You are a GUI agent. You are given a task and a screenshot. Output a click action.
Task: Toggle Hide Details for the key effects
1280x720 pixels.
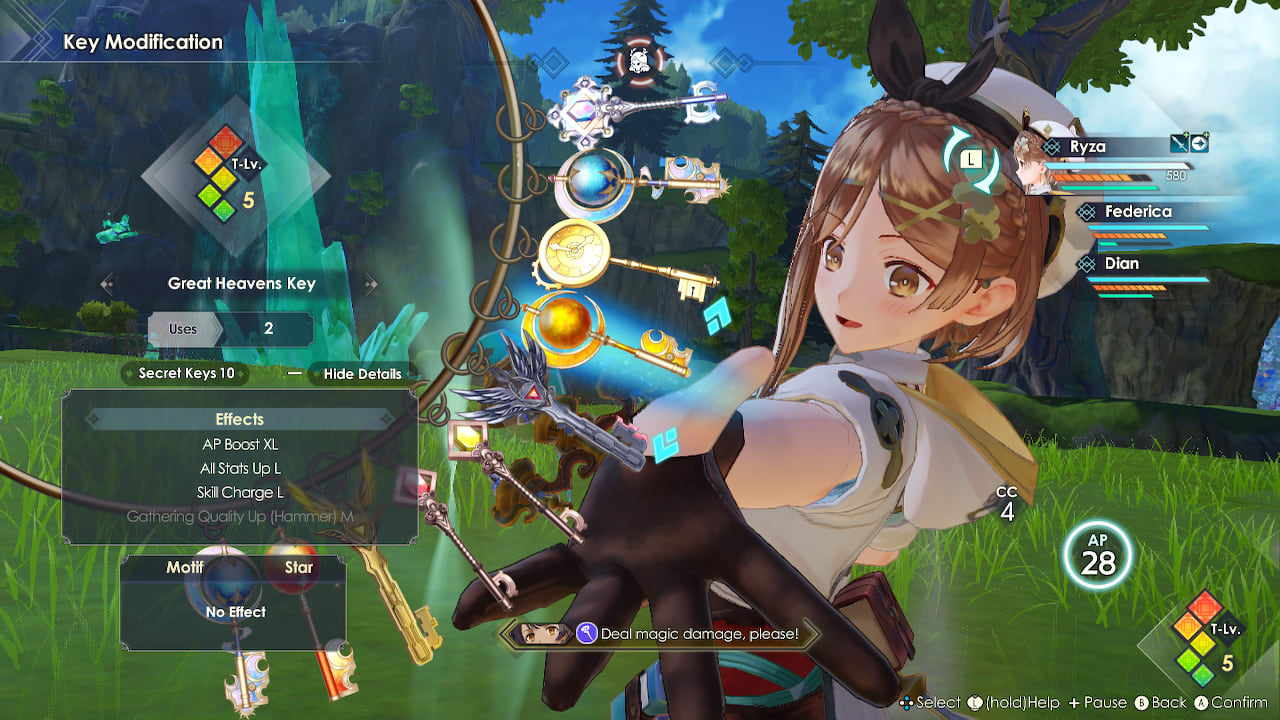[361, 374]
